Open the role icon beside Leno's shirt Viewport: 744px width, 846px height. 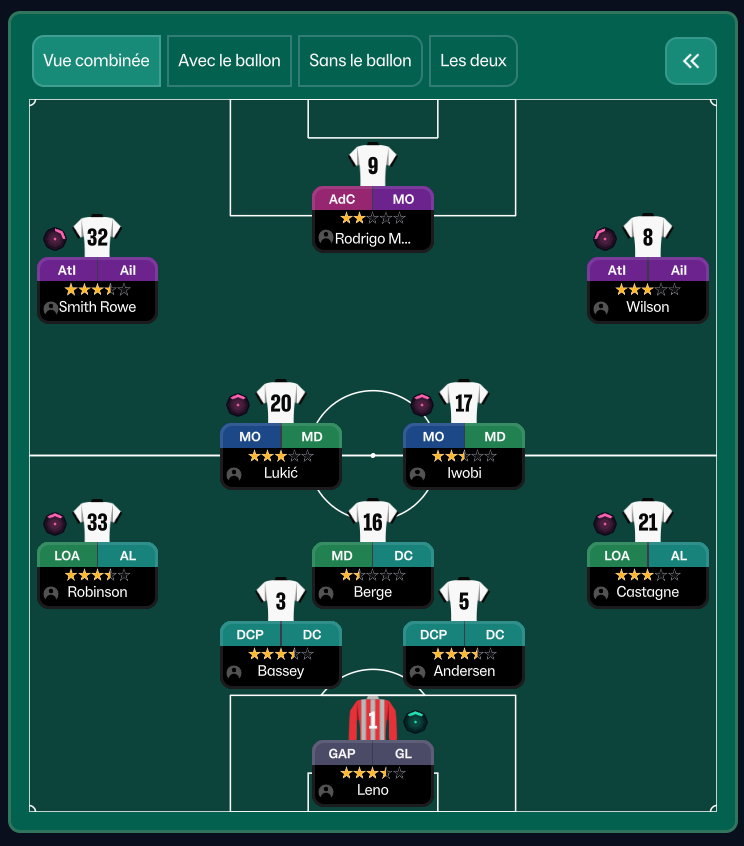[416, 721]
